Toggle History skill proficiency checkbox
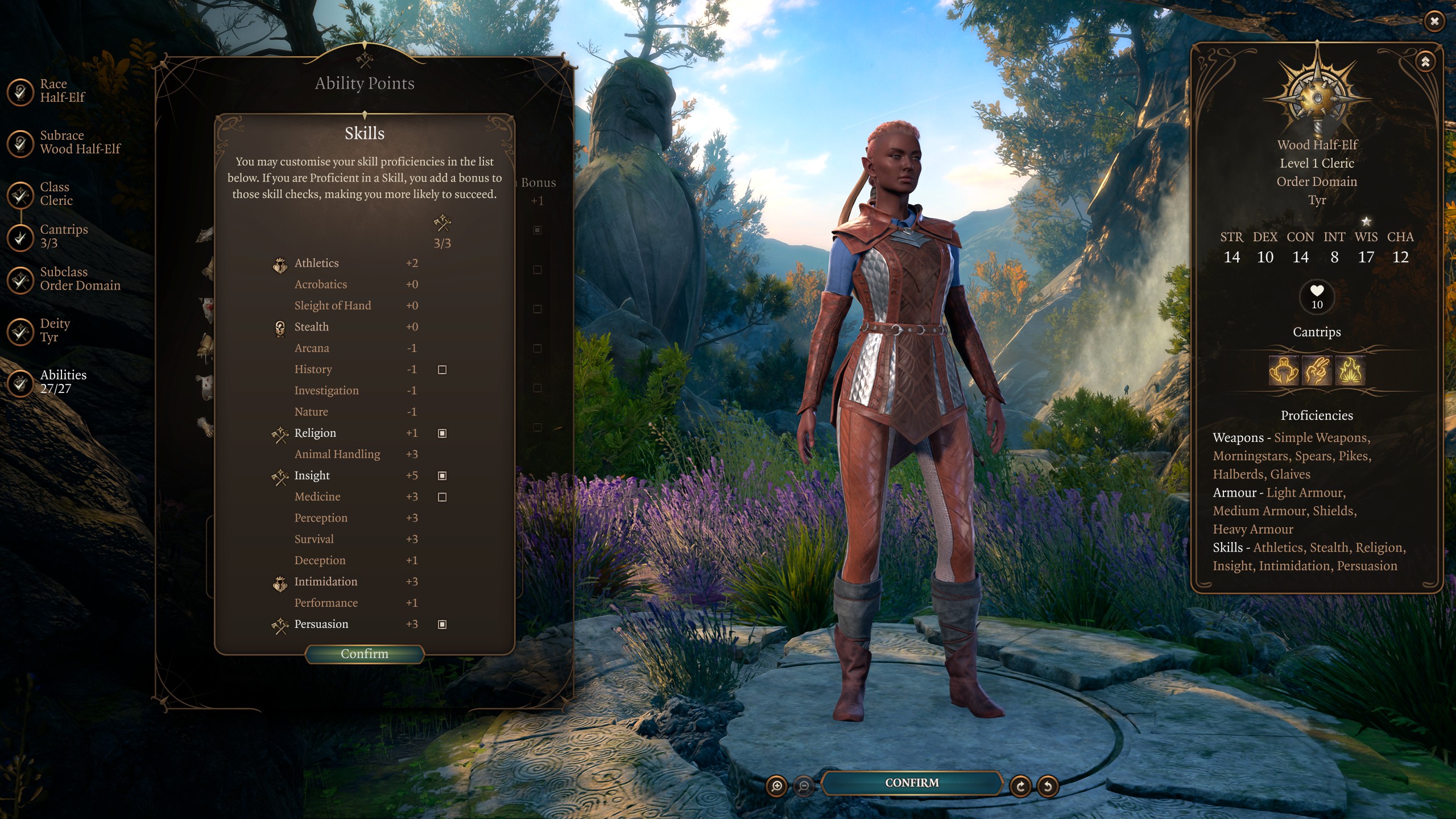The image size is (1456, 819). tap(442, 370)
